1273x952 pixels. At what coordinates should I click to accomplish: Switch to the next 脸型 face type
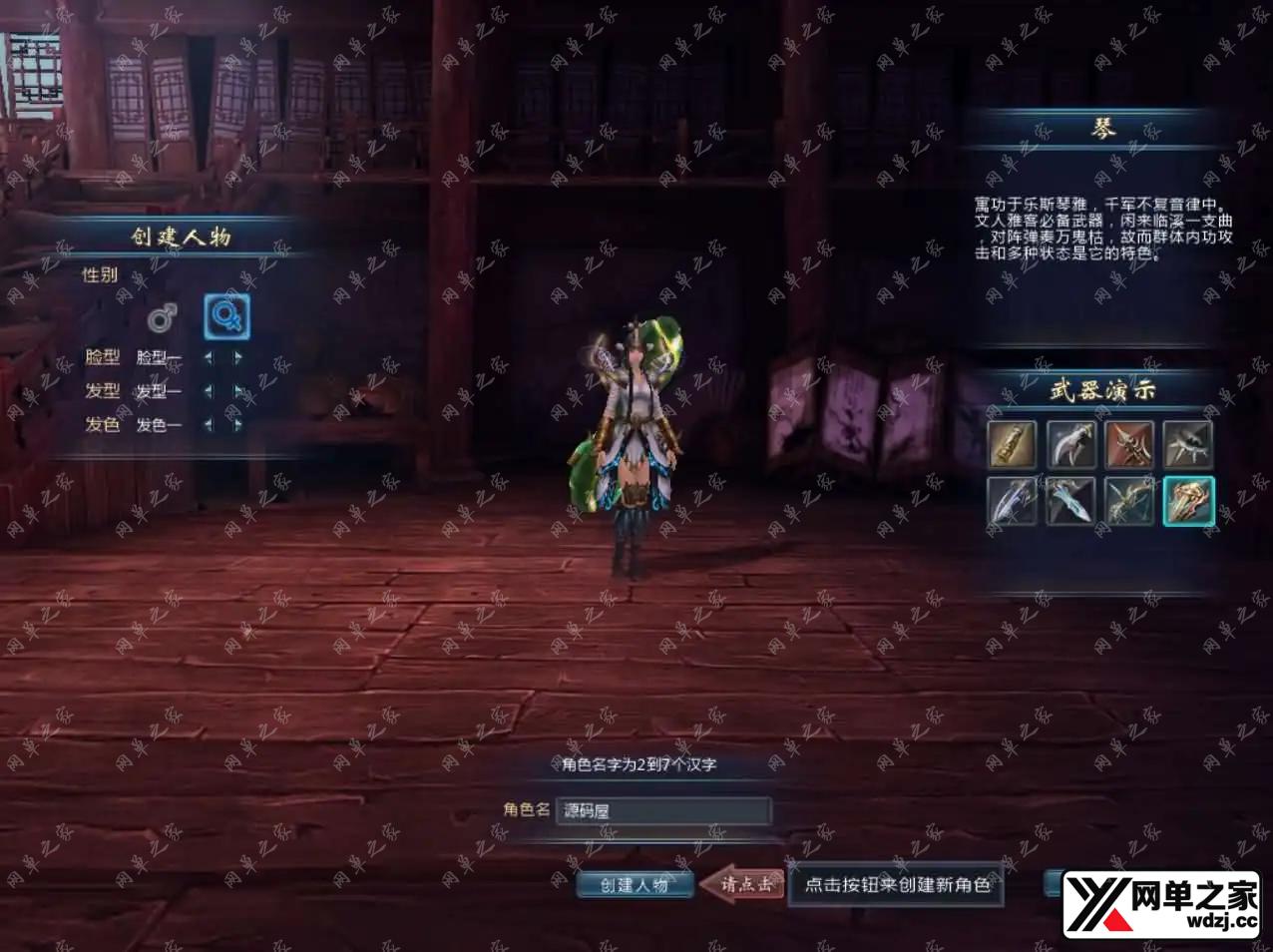pos(238,357)
